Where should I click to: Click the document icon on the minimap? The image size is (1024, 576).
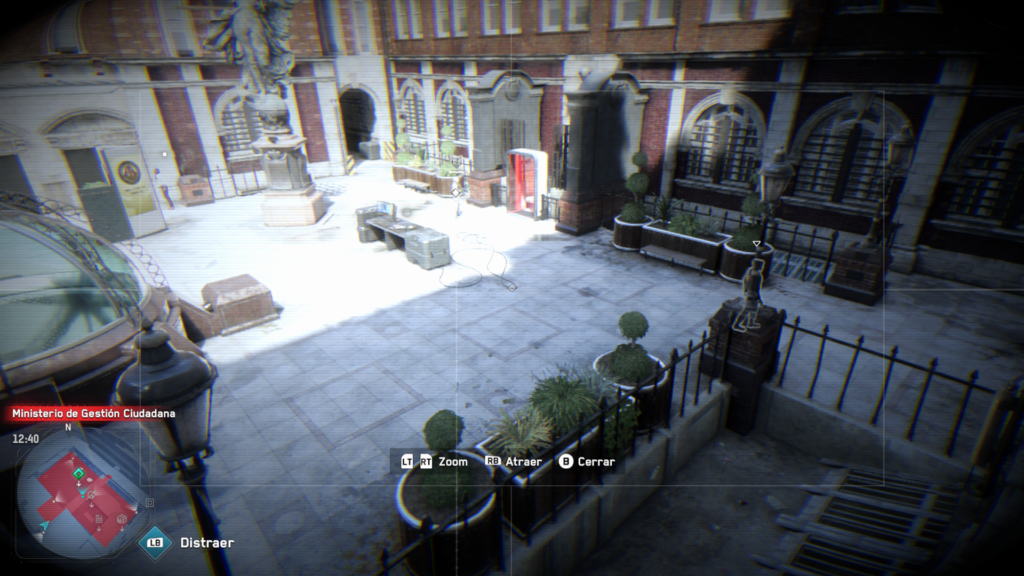(x=99, y=518)
